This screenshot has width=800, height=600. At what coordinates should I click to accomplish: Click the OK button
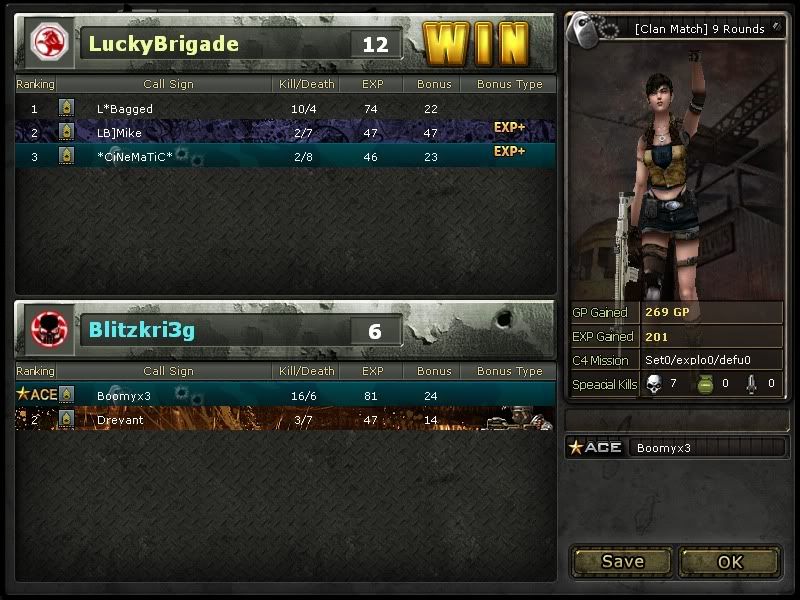click(x=730, y=561)
